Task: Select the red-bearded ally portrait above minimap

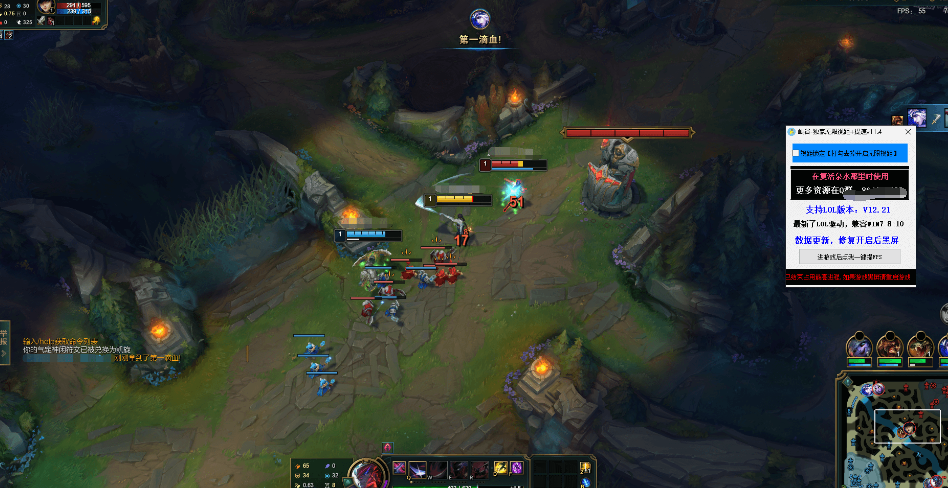Action: [x=889, y=346]
